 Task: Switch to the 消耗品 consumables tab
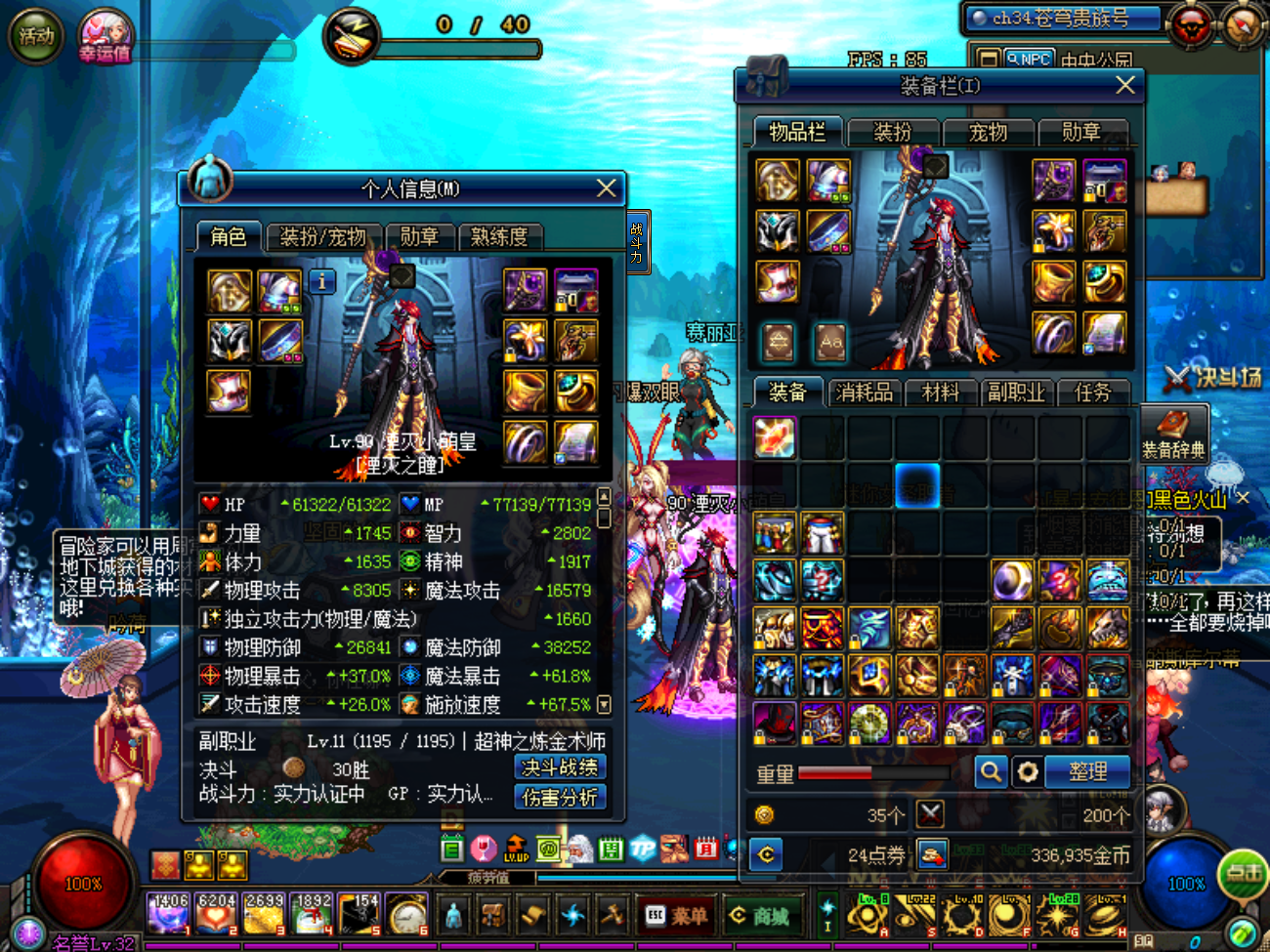coord(864,392)
